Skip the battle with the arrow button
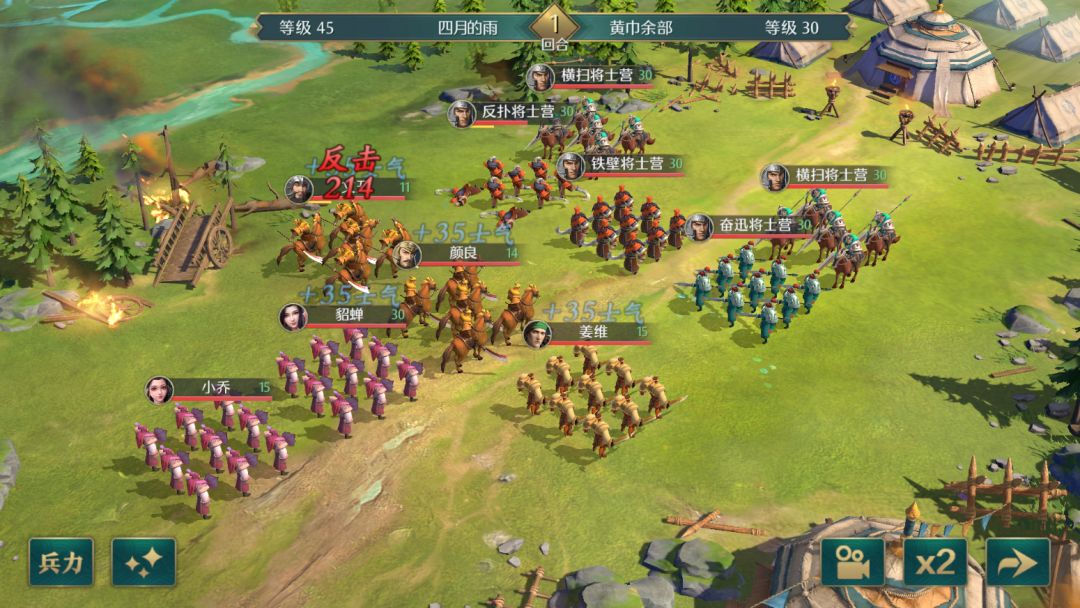 click(1018, 562)
